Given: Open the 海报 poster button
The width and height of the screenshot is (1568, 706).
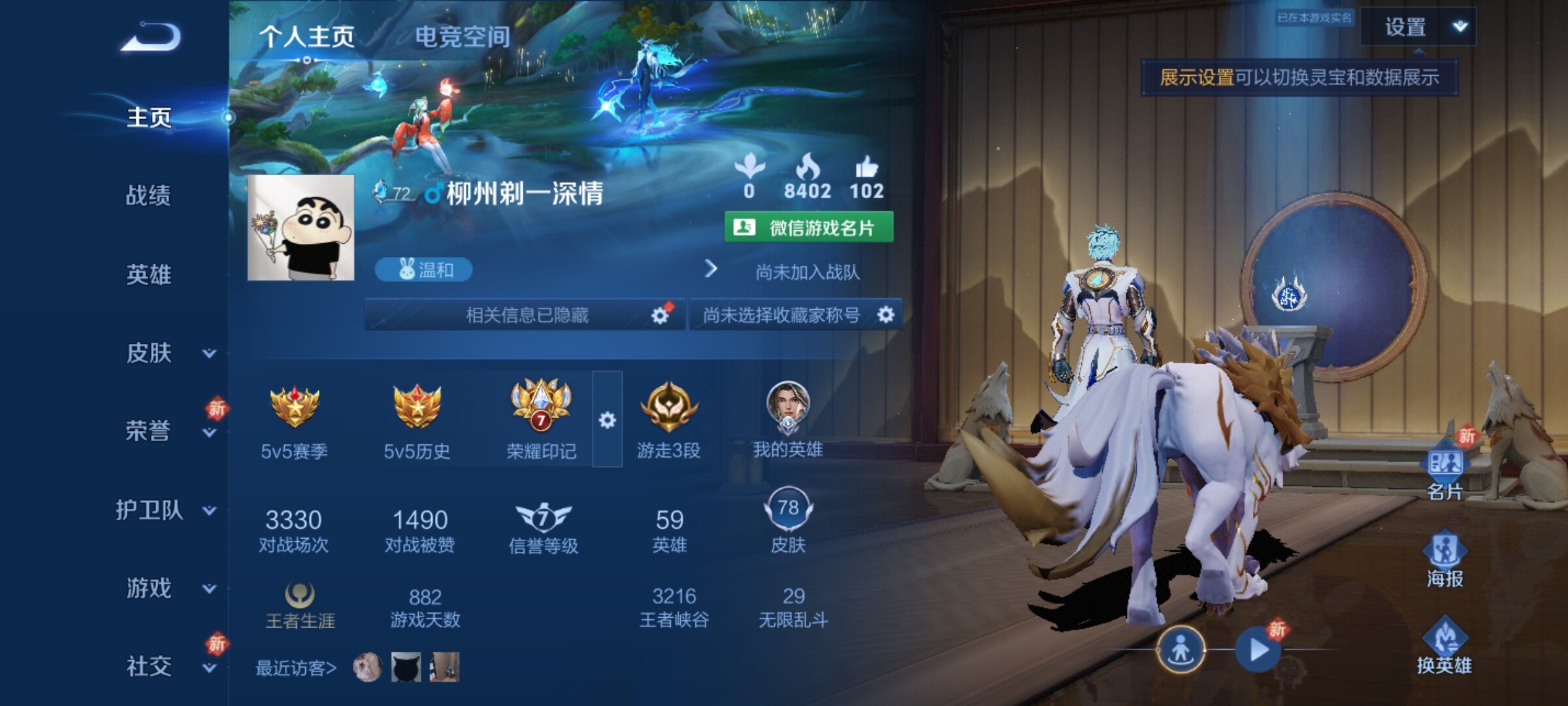Looking at the screenshot, I should [x=1445, y=560].
